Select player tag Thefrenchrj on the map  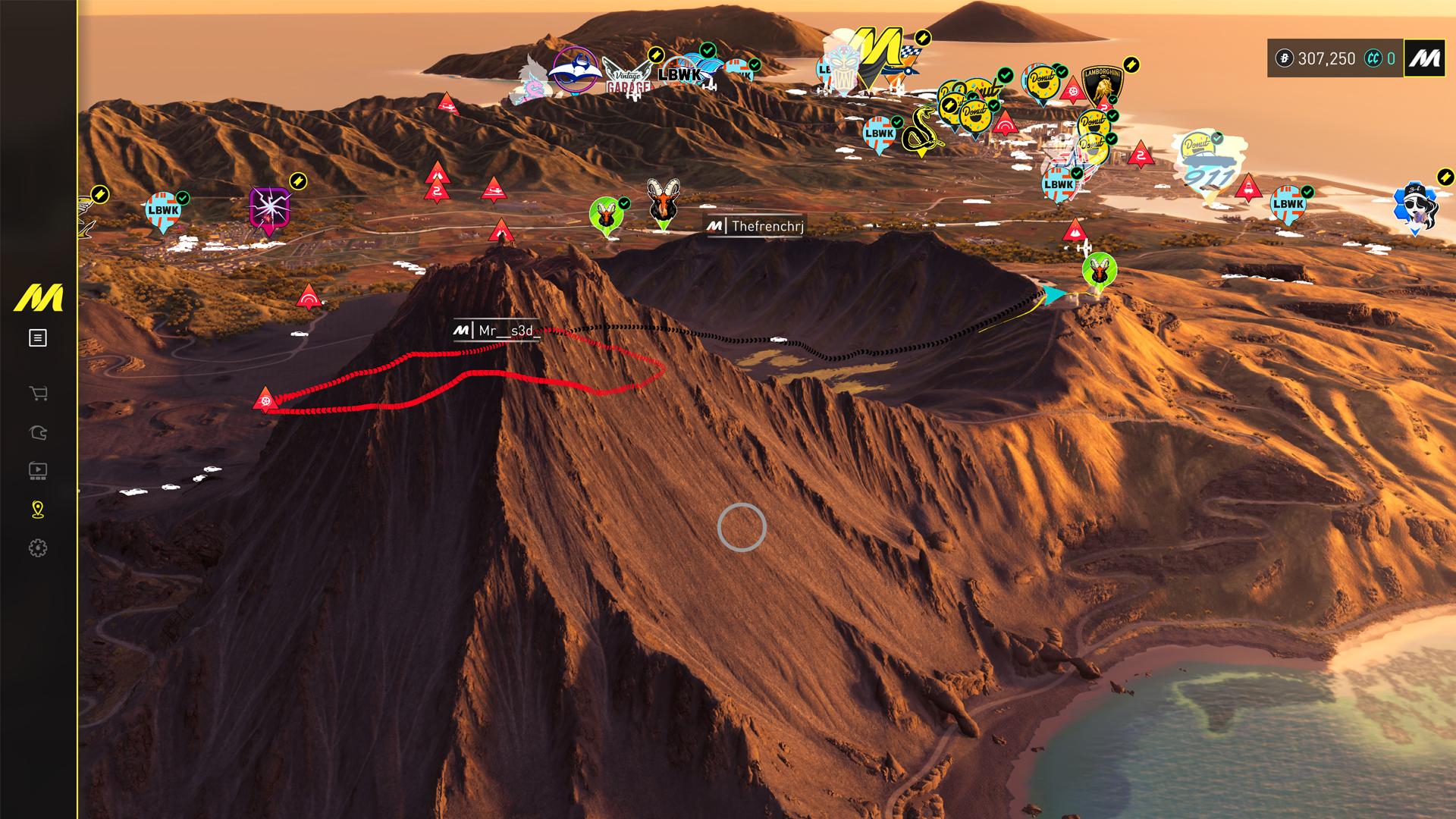756,226
